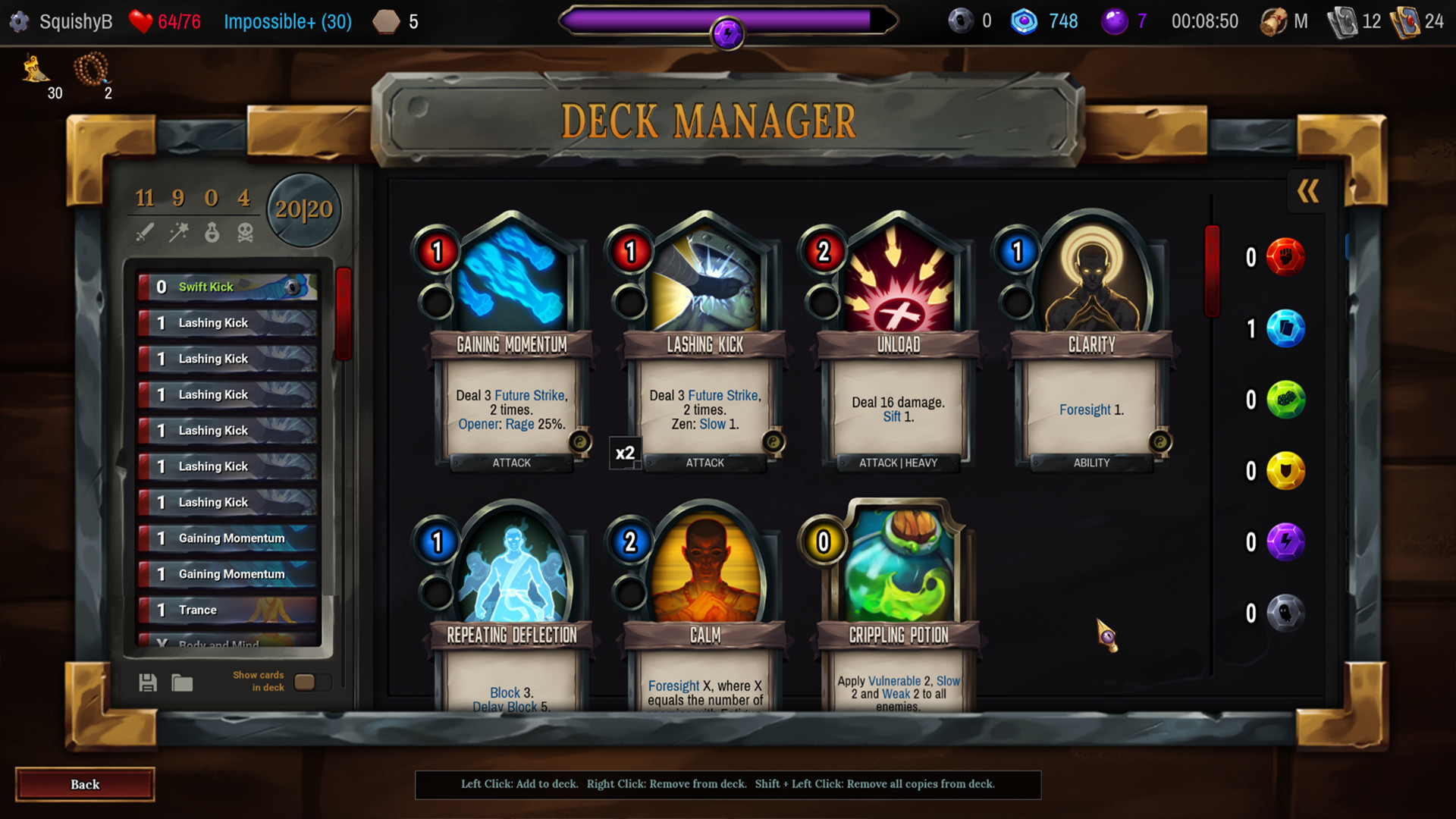Viewport: 1456px width, 819px height.
Task: Filter deck list using the magic wand icon
Action: pos(180,231)
